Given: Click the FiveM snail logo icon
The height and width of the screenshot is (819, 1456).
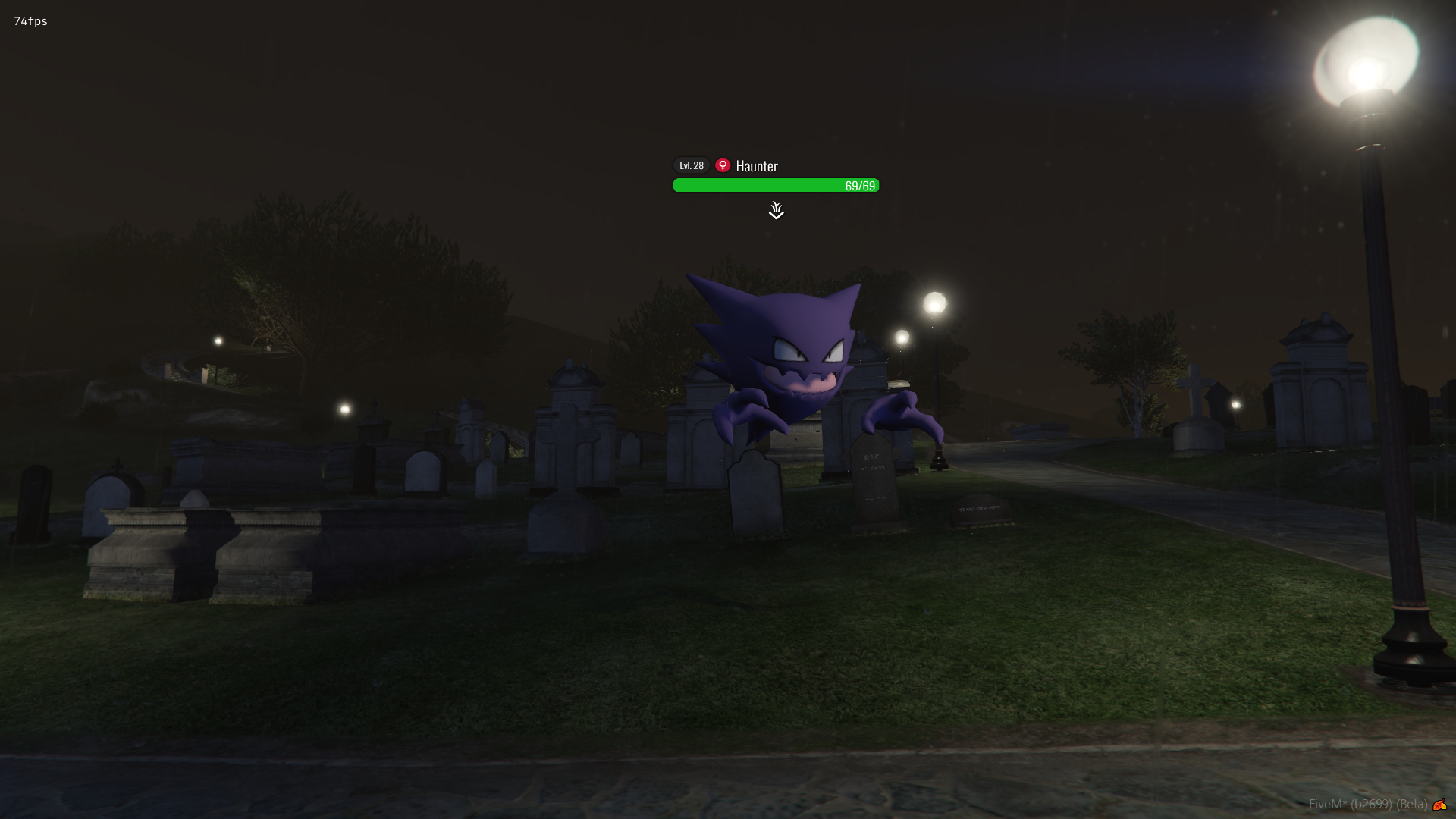Looking at the screenshot, I should [x=1439, y=805].
